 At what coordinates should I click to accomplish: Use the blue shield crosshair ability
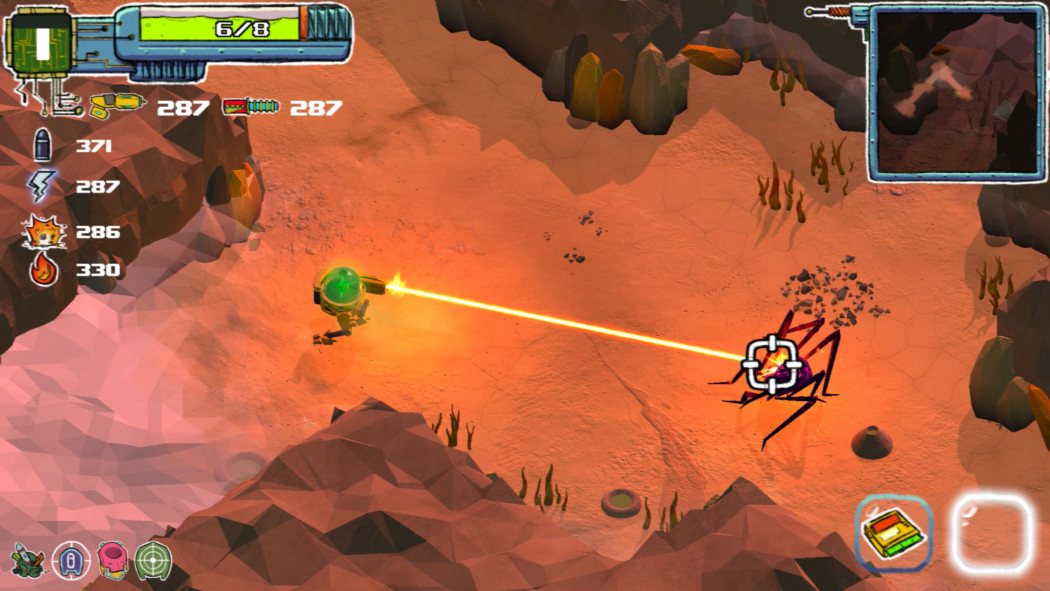pos(70,560)
